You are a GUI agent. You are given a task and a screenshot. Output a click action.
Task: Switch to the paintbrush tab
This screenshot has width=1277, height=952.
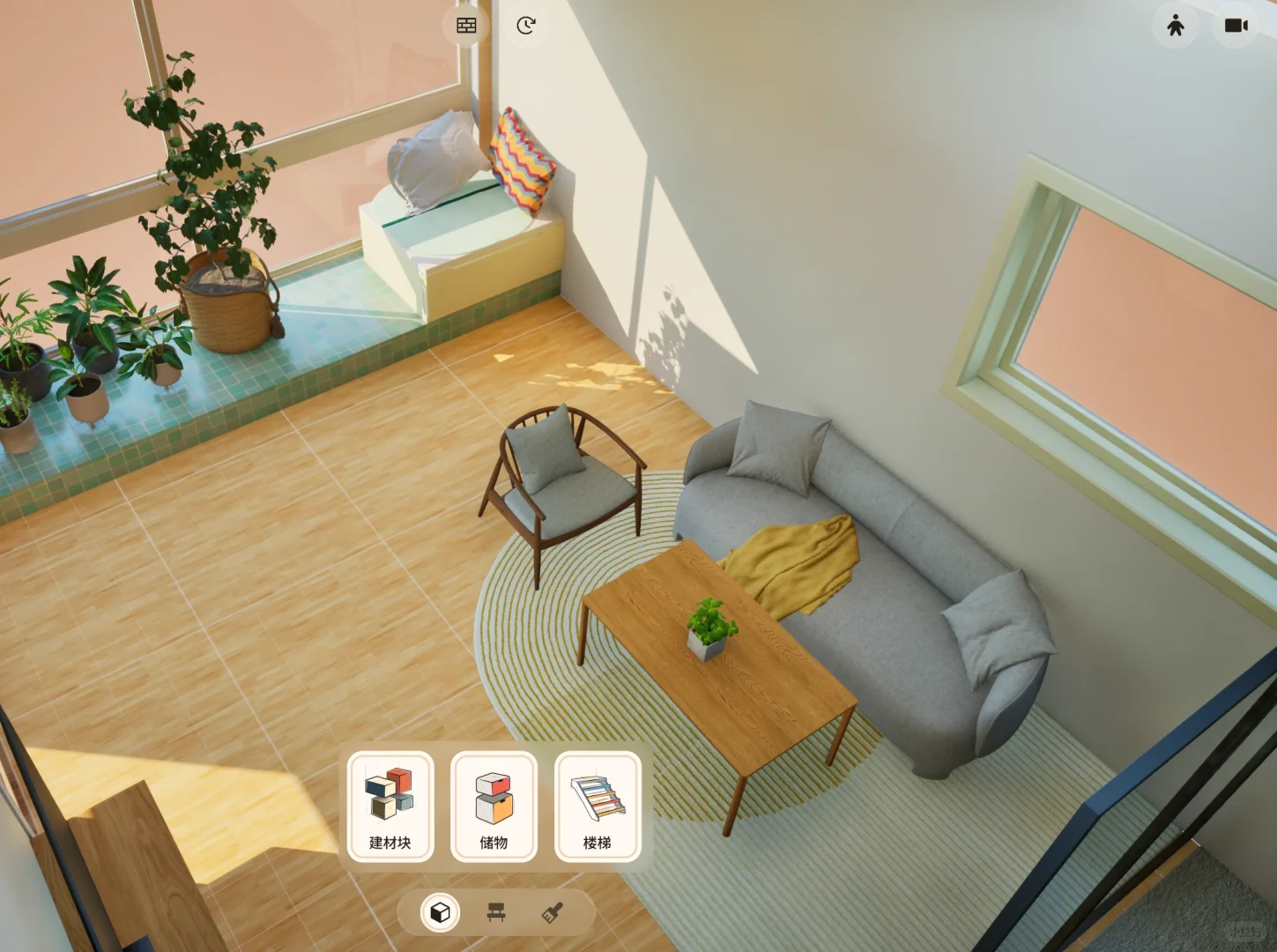[553, 912]
